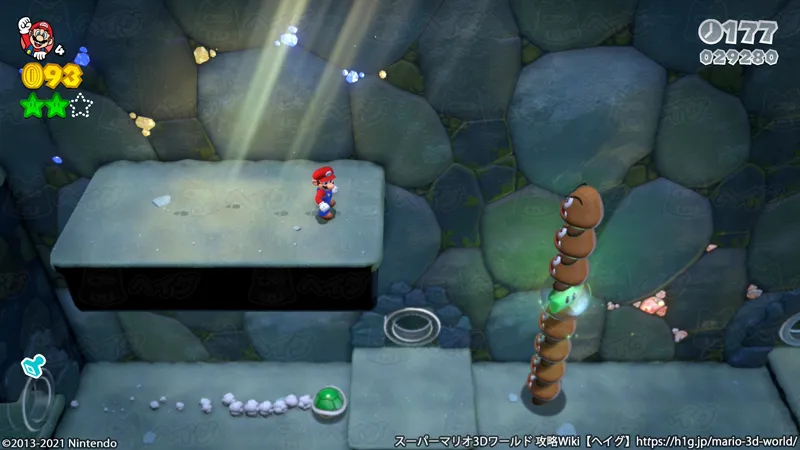Screen dimensions: 800x450
Task: Click the Mario lives icon
Action: 36,35
